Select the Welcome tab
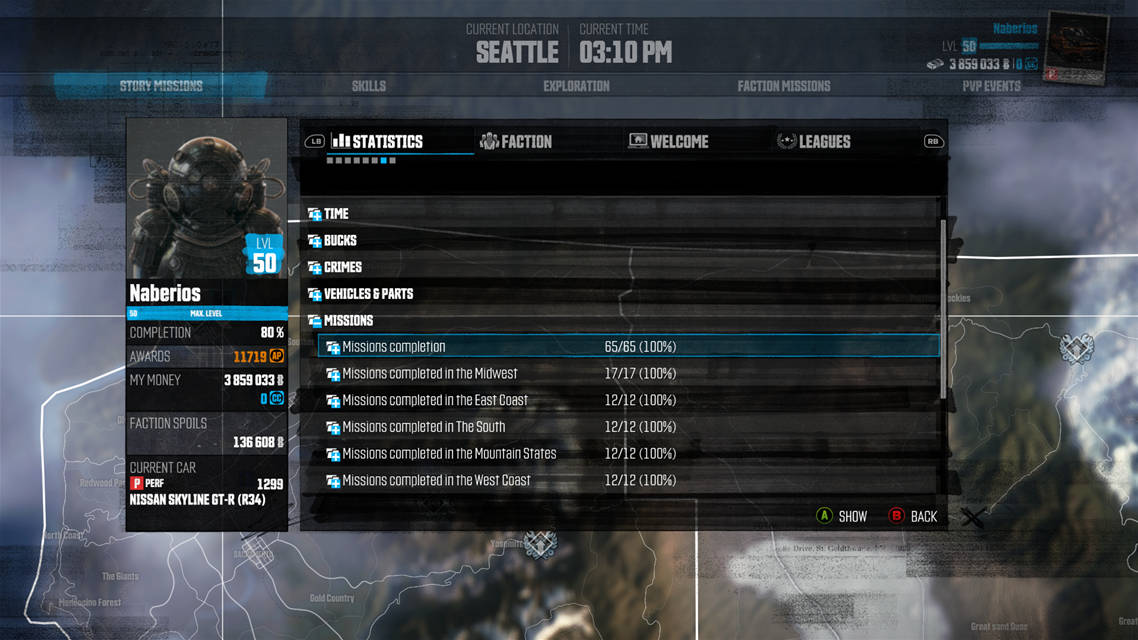 click(x=668, y=142)
